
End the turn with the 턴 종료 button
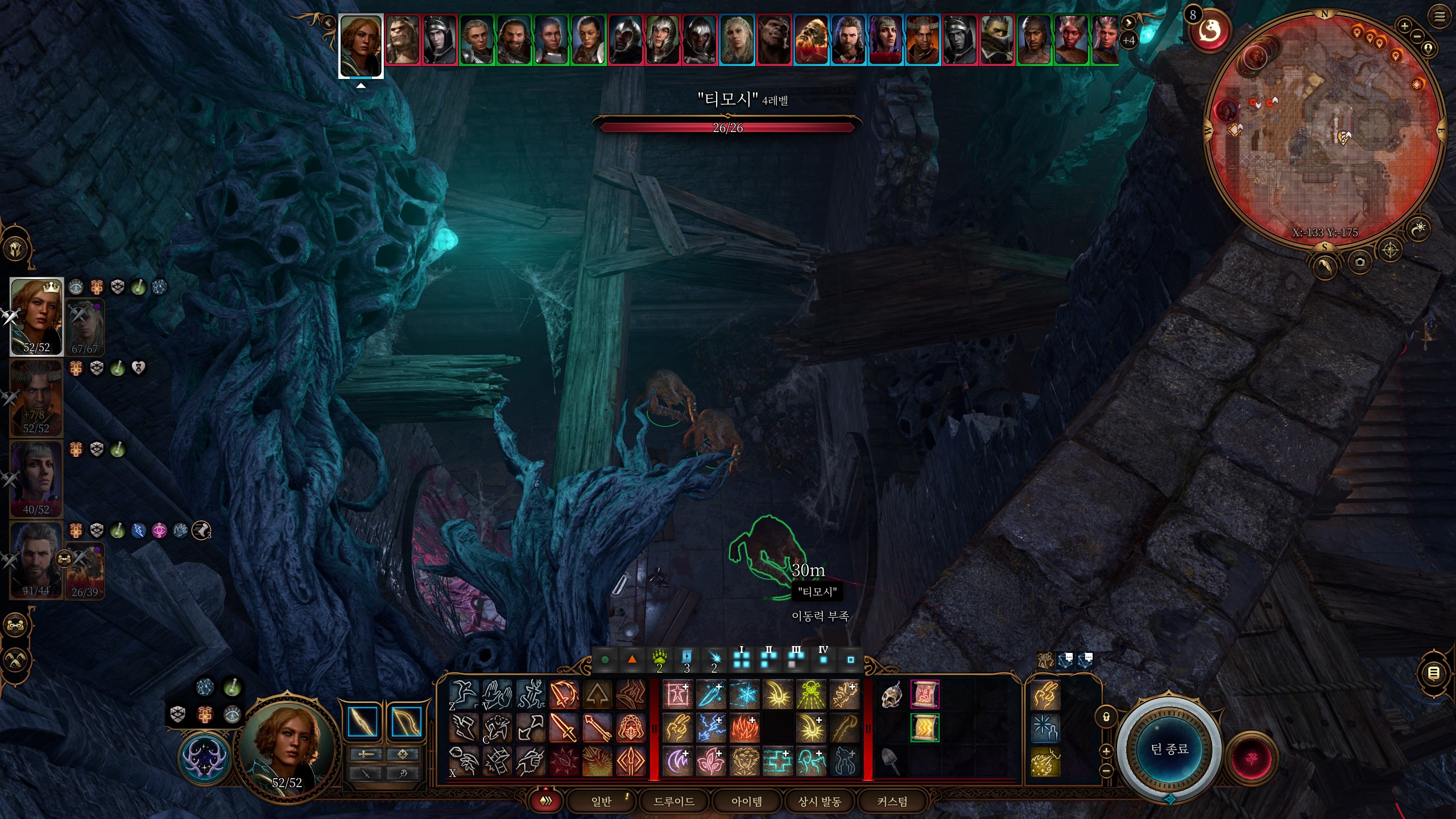(x=1169, y=748)
